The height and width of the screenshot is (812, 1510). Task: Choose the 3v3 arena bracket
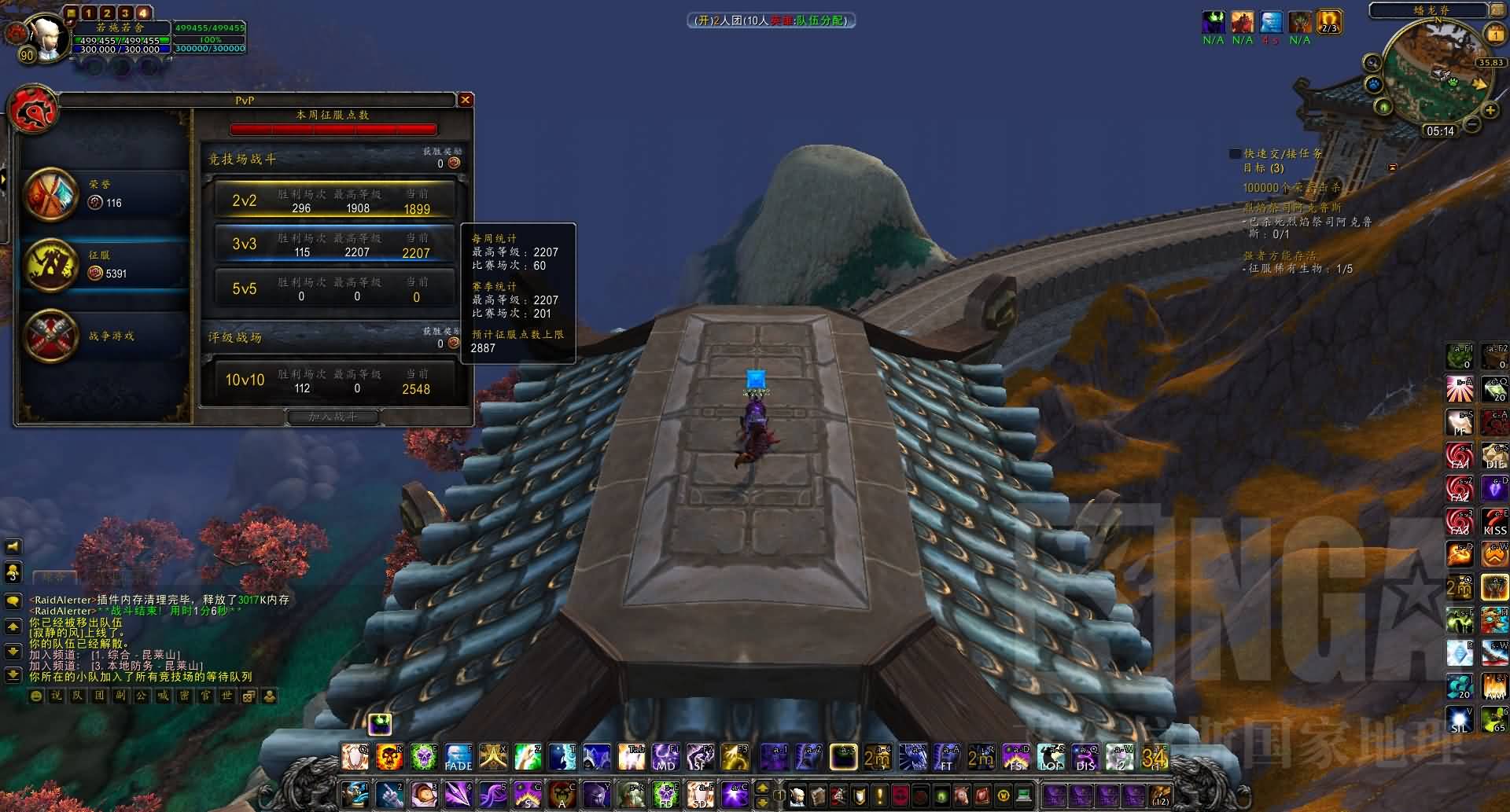tap(334, 244)
